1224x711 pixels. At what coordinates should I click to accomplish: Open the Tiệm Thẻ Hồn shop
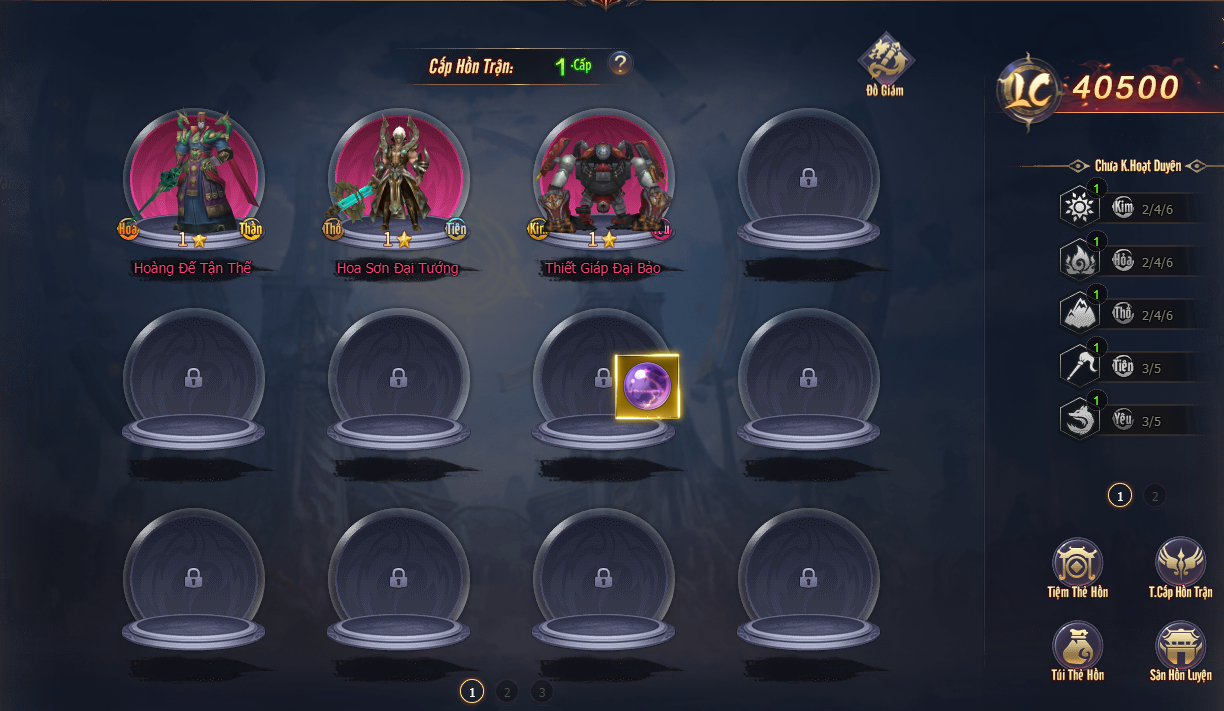(1077, 563)
